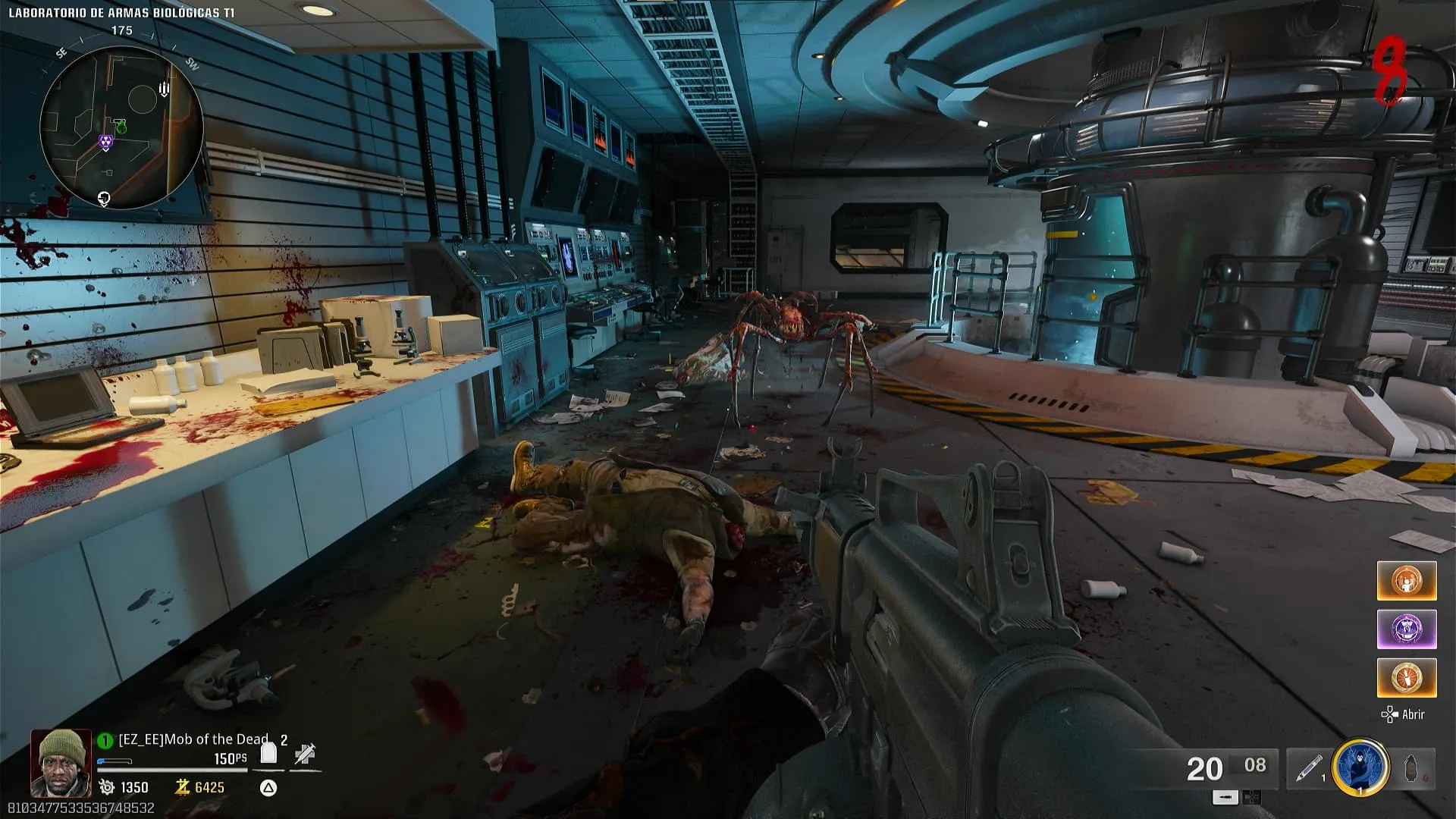Screen dimensions: 1456x819
Task: Activate the blue hooded figure field upgrade
Action: [x=1360, y=767]
